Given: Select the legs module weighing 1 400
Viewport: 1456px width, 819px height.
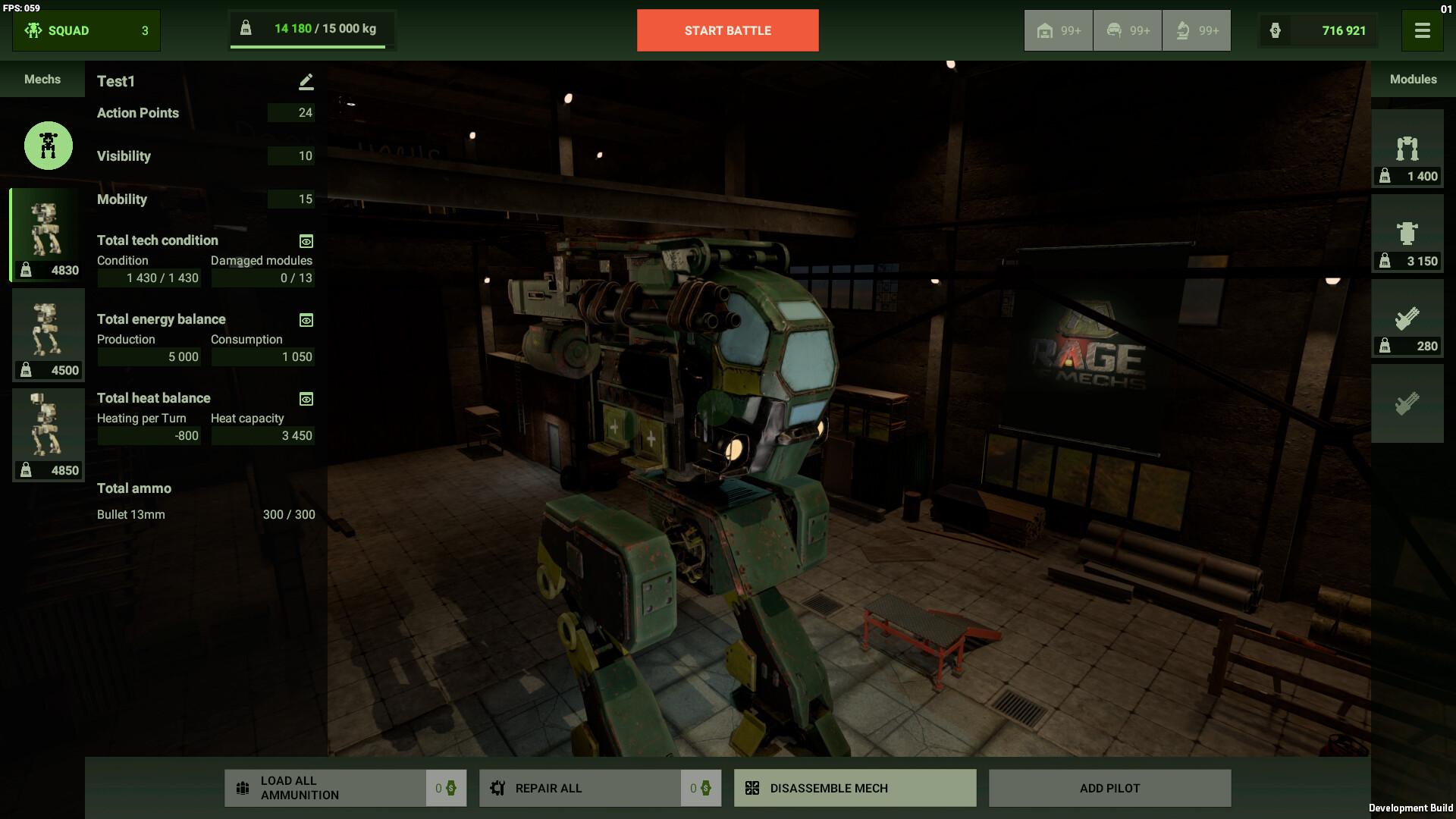Looking at the screenshot, I should [x=1408, y=148].
